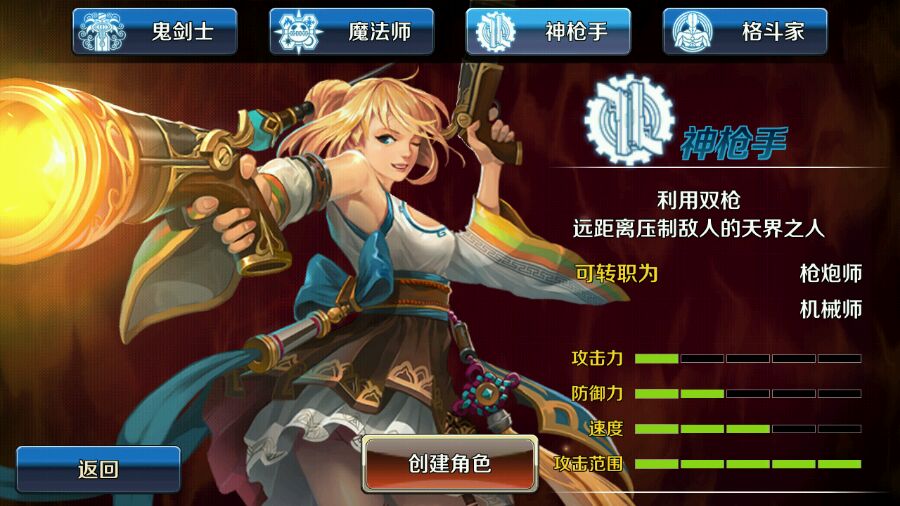
Task: Click the 创建角色 create character button
Action: pos(450,463)
